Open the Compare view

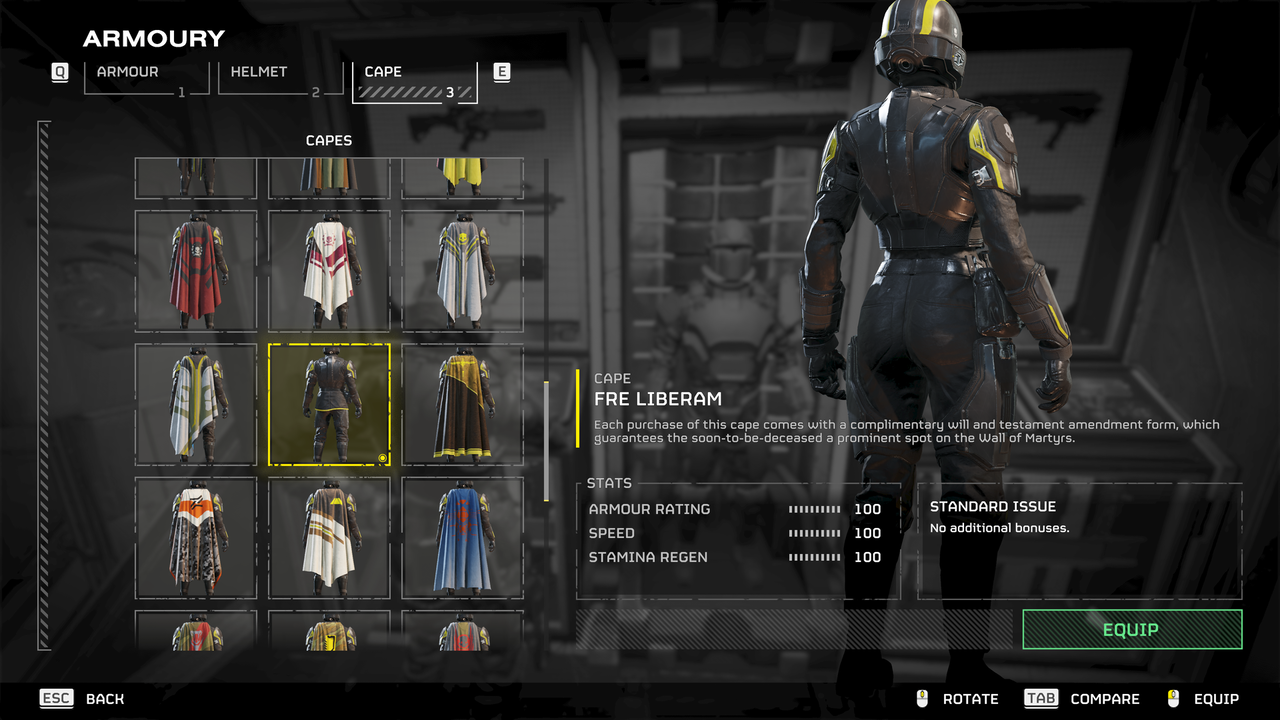pos(1082,699)
